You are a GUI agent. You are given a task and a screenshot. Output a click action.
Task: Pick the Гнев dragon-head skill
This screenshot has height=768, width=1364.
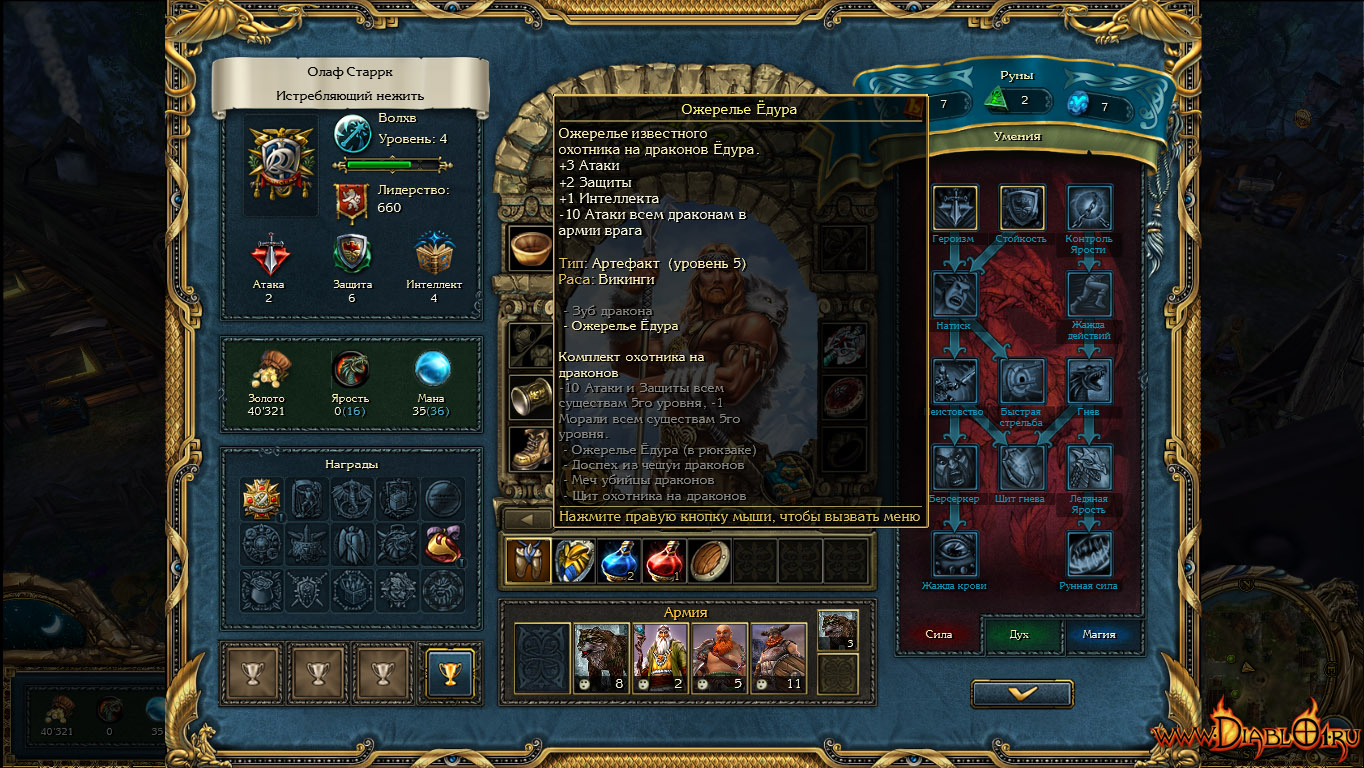tap(1089, 381)
